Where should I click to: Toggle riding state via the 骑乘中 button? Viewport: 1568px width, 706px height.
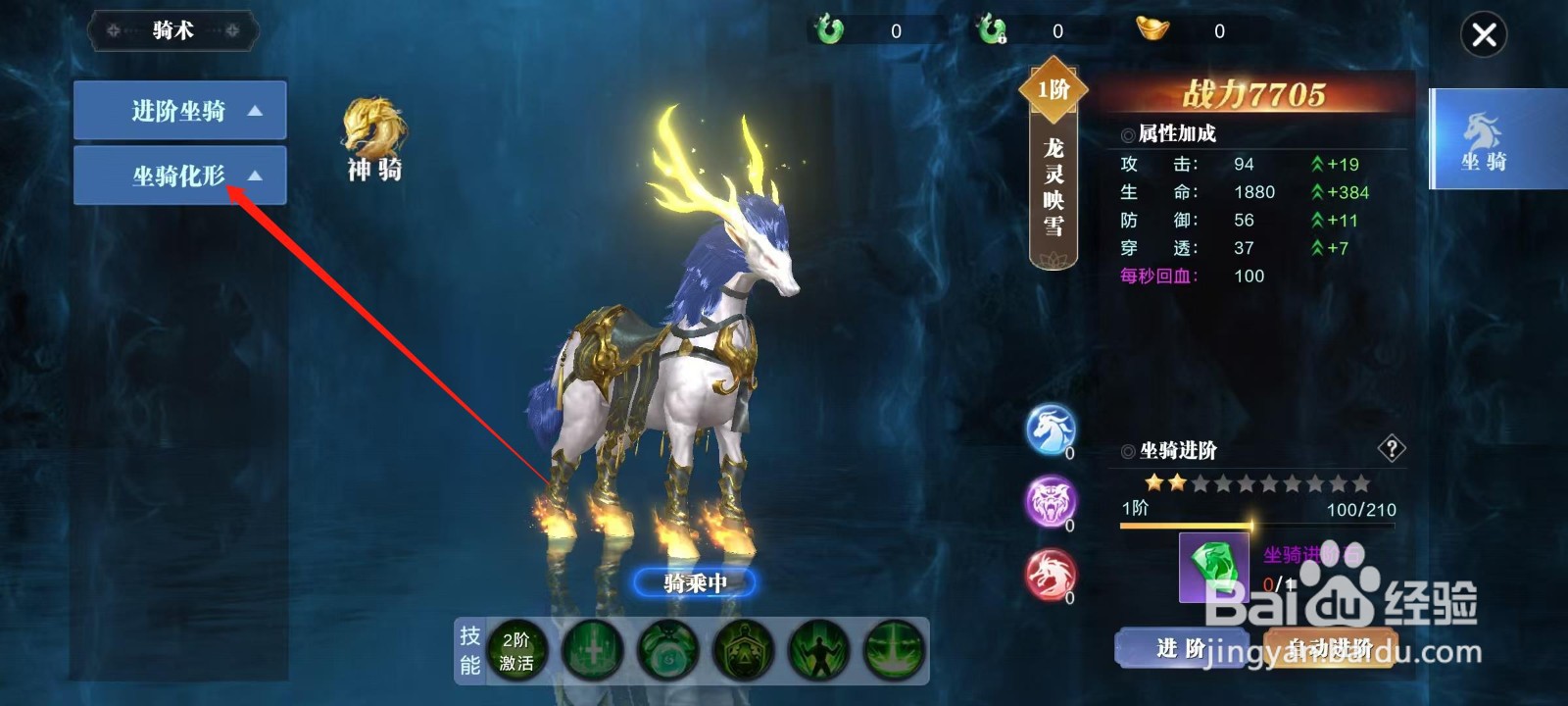point(696,581)
